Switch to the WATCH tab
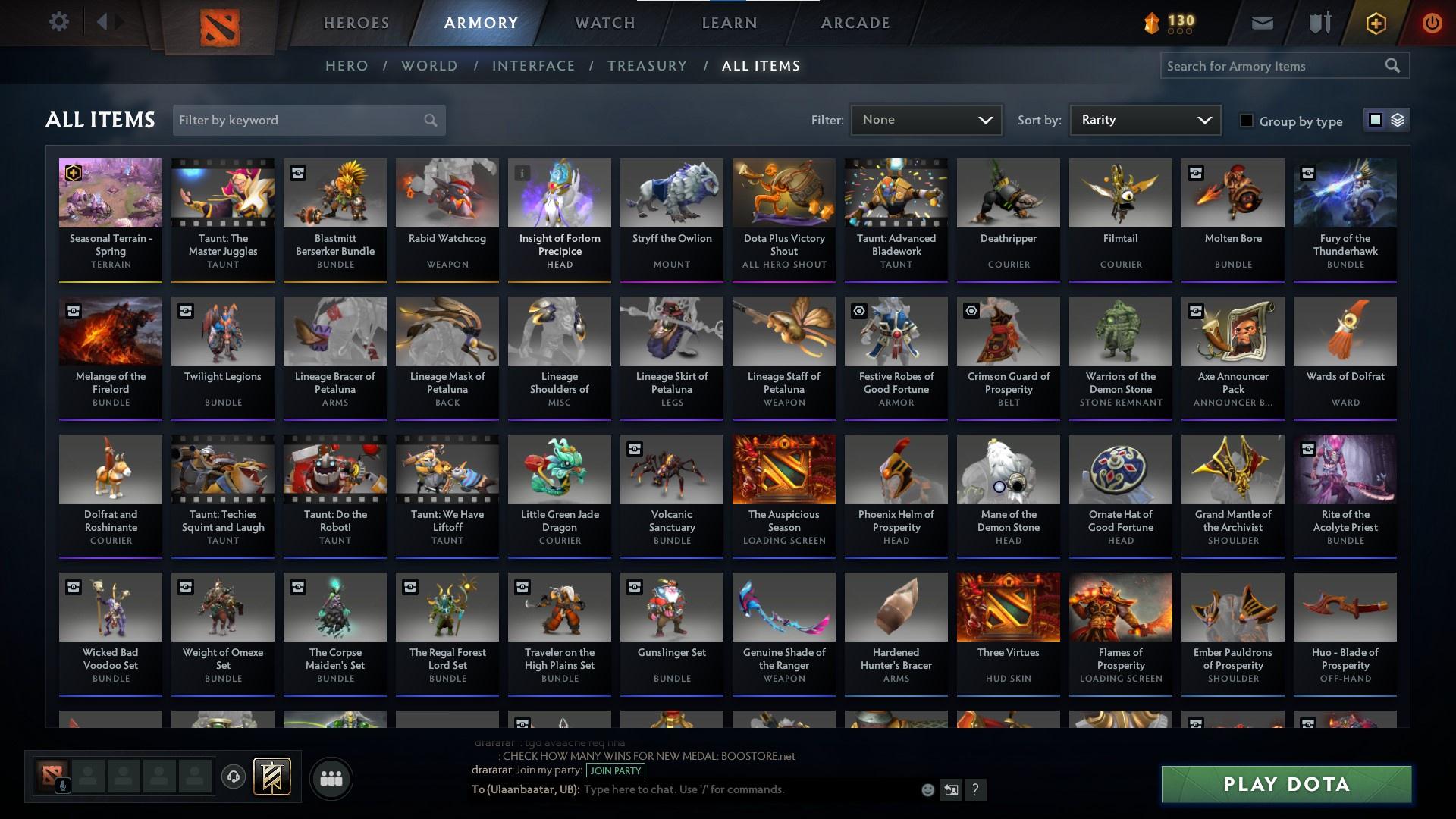This screenshot has height=819, width=1456. [x=604, y=22]
